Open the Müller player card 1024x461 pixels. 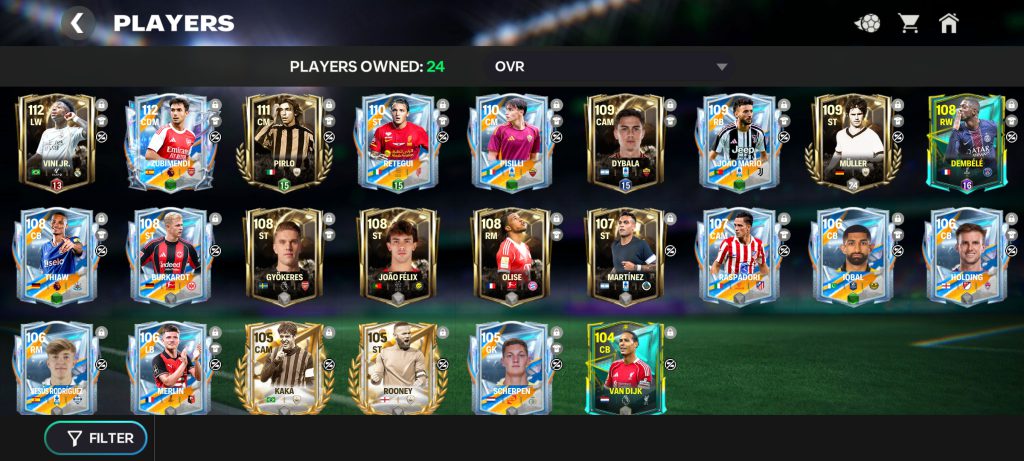pos(852,142)
